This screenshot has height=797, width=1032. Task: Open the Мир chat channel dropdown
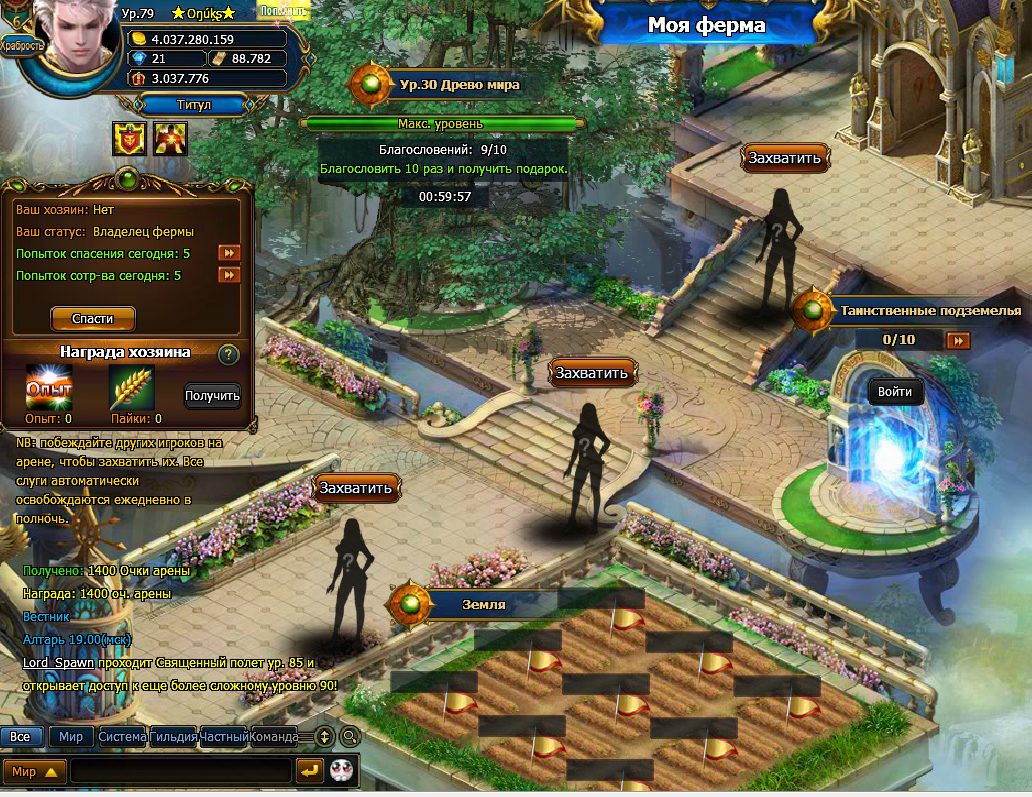(36, 772)
